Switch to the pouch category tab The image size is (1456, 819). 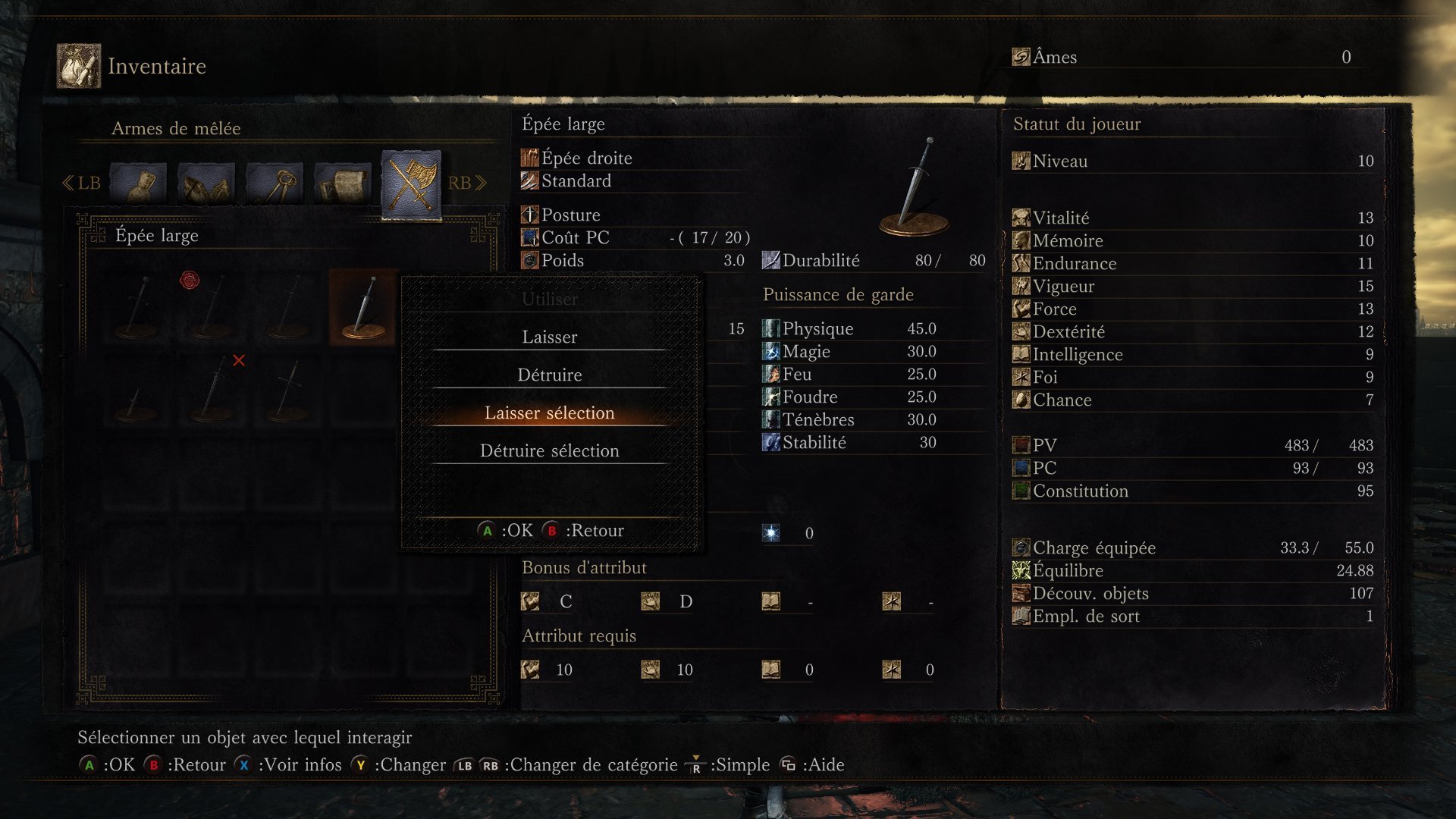tap(138, 183)
